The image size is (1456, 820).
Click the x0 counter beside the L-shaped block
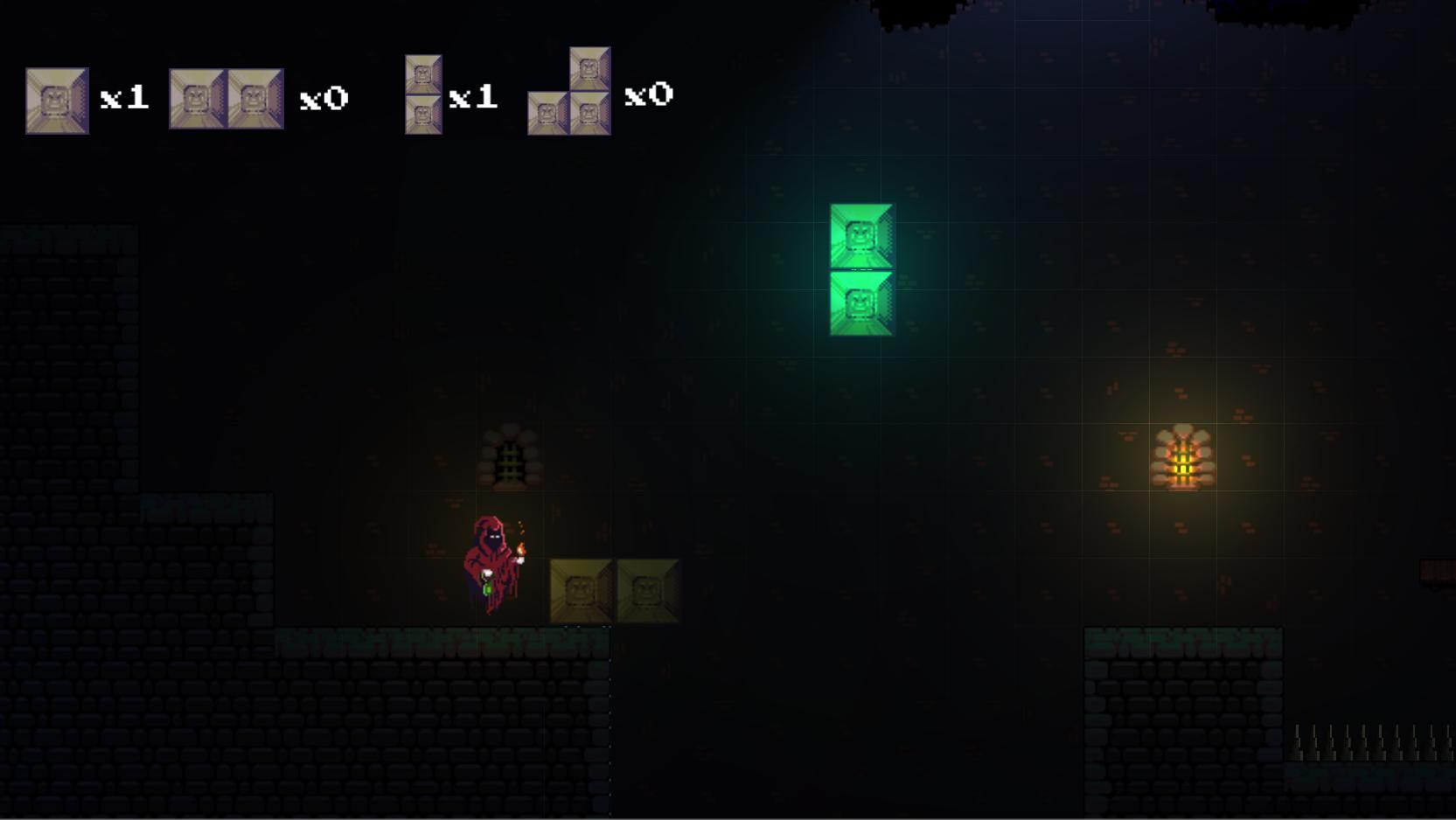coord(650,94)
